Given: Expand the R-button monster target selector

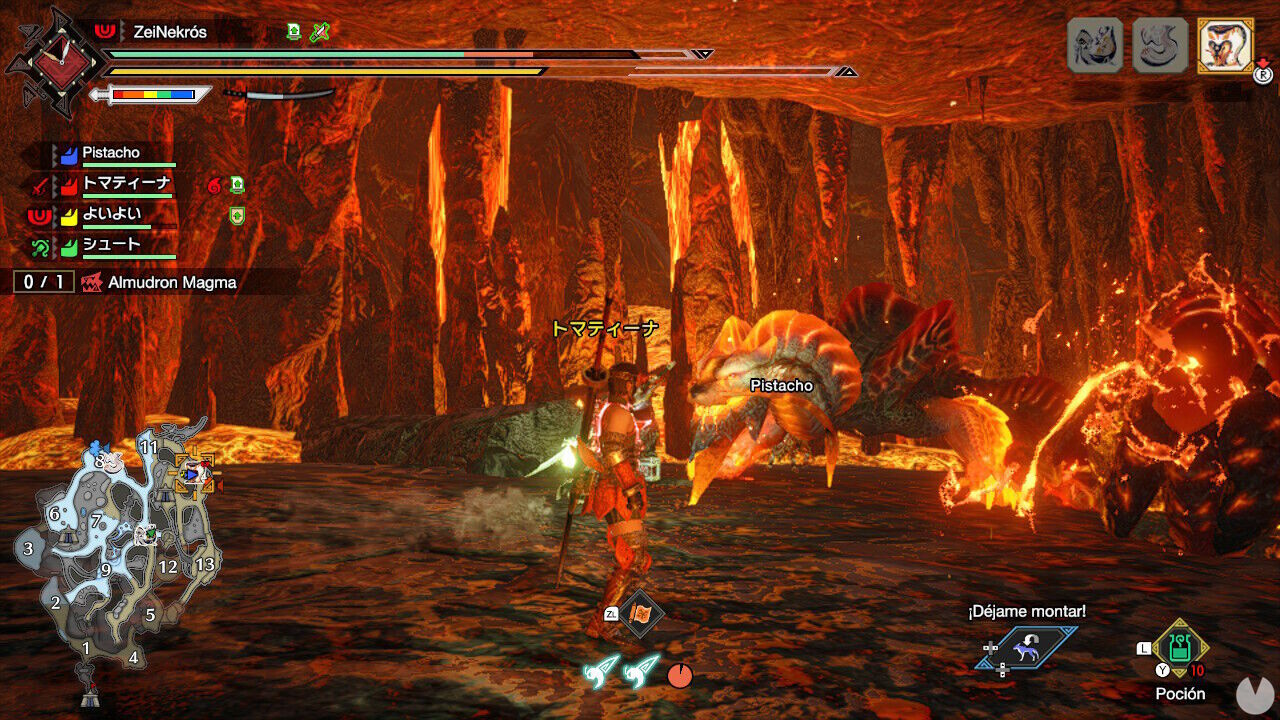Looking at the screenshot, I should (1261, 74).
